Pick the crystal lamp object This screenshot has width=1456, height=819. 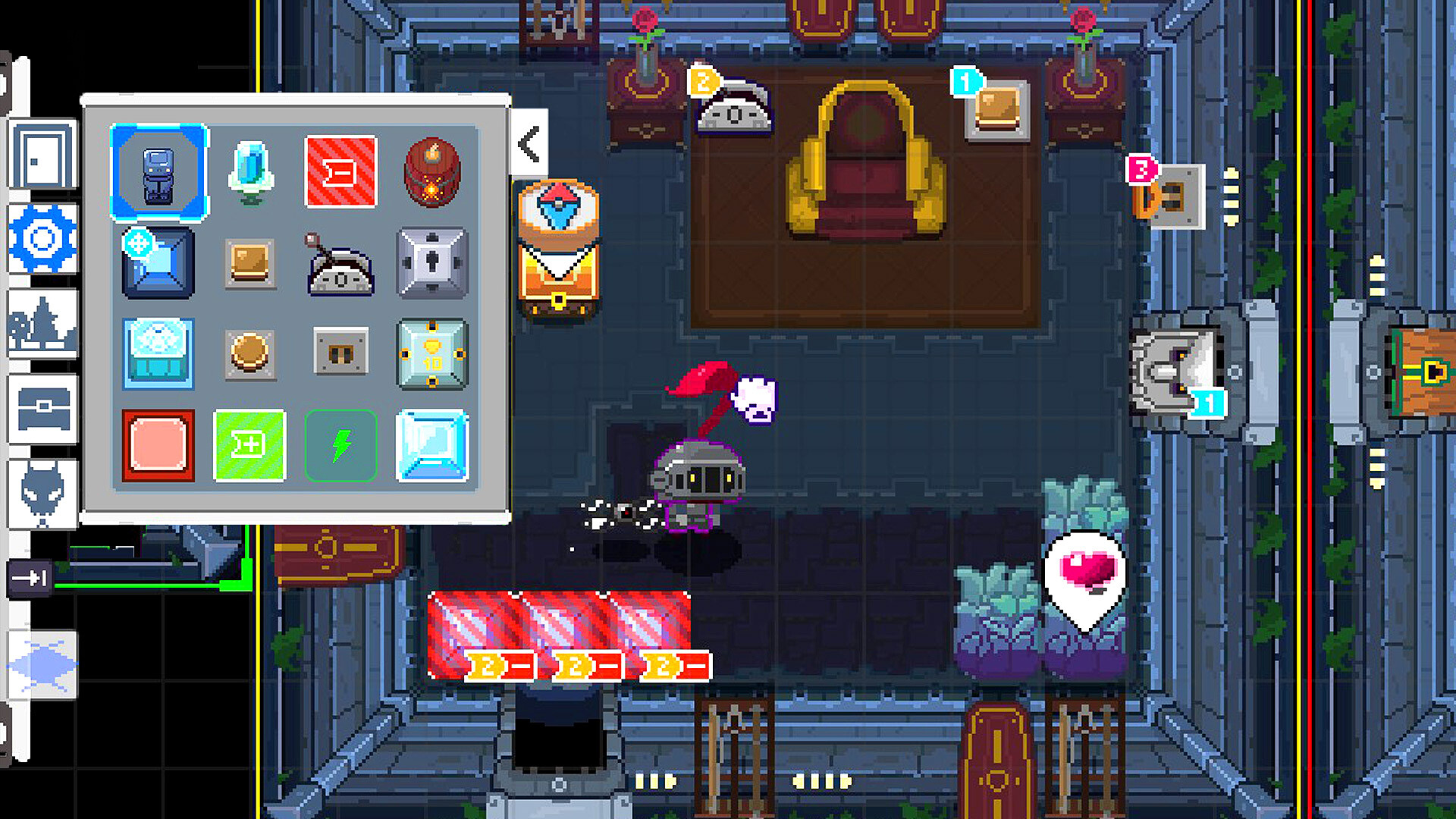[251, 173]
